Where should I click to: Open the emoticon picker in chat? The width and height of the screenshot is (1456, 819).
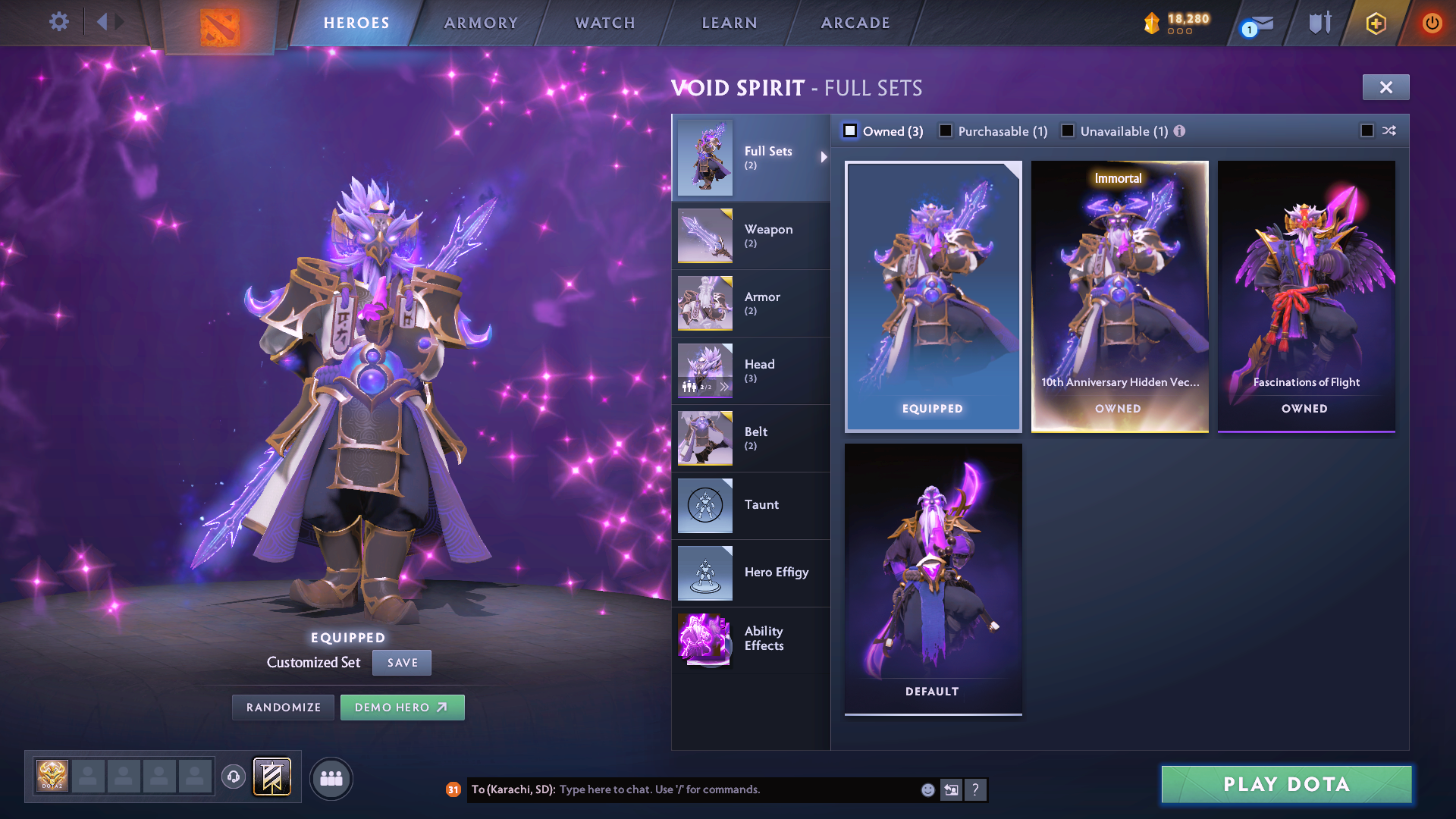click(927, 789)
